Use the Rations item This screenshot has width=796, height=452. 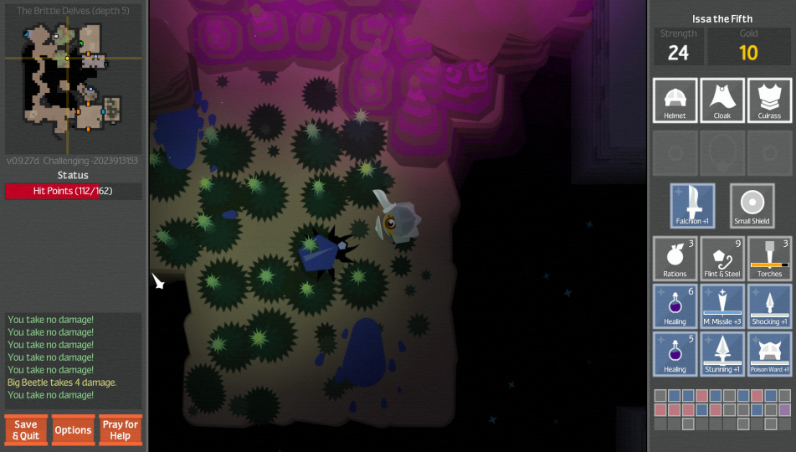(x=674, y=258)
